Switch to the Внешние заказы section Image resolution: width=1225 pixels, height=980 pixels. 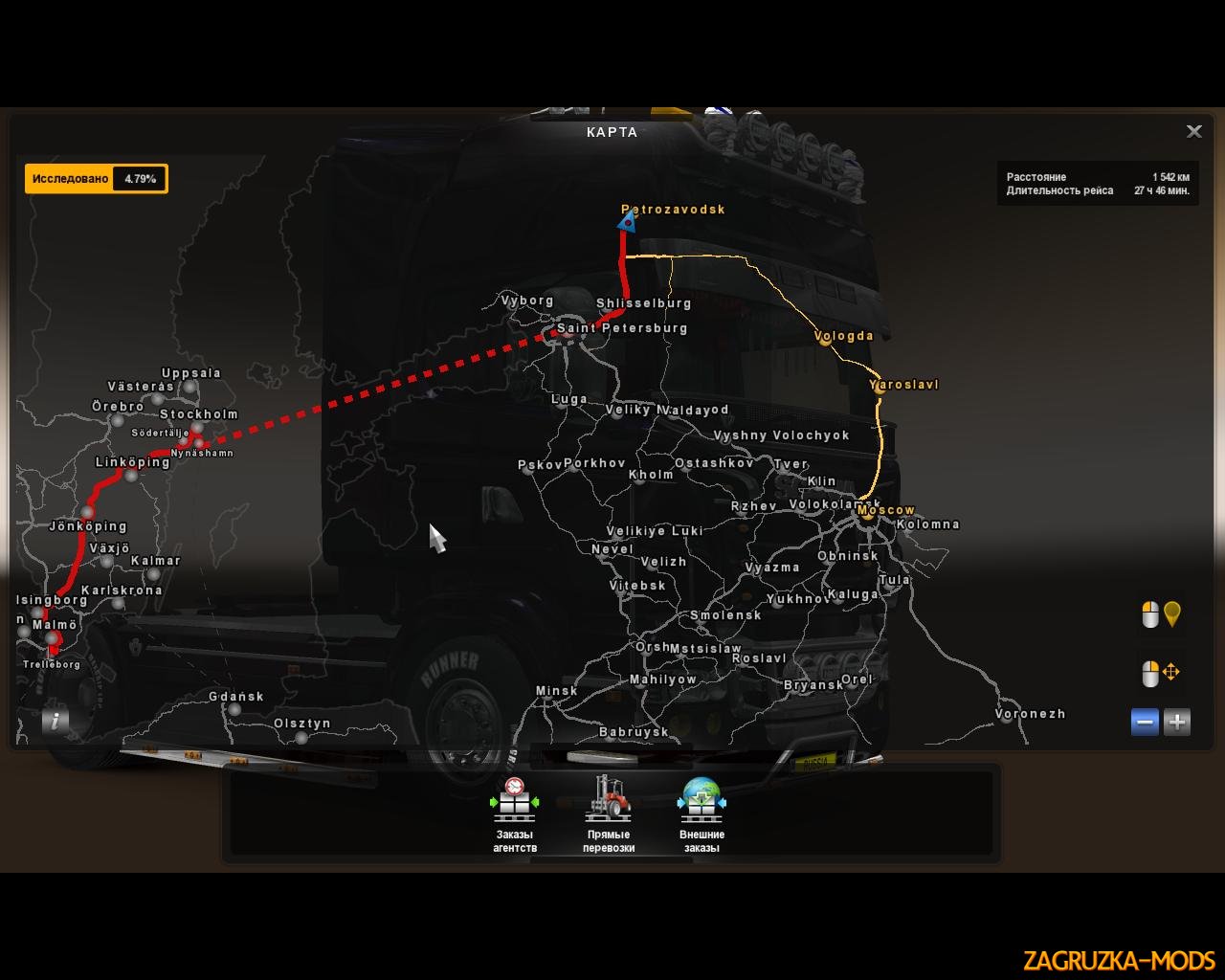702,802
